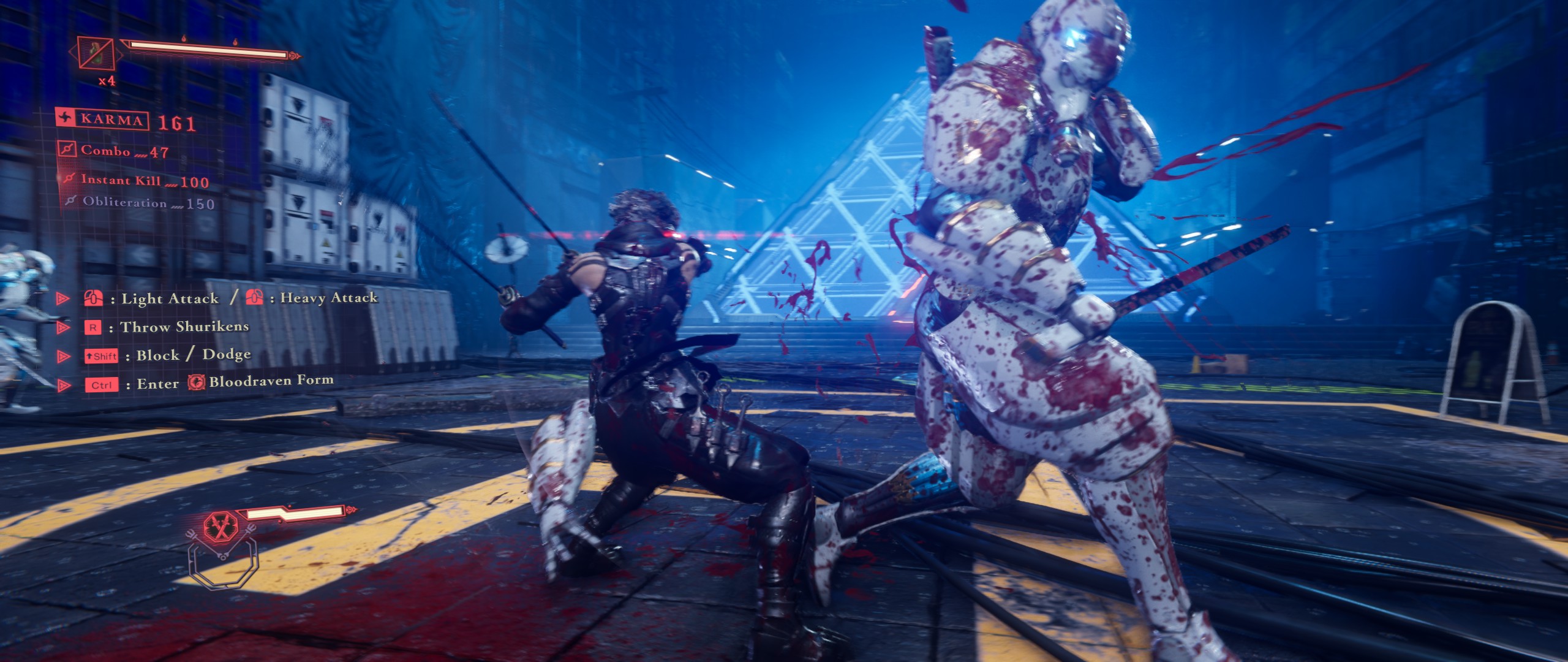This screenshot has height=662, width=1568.
Task: Activate the crossed-swords Bloodraven emblem
Action: (x=221, y=527)
